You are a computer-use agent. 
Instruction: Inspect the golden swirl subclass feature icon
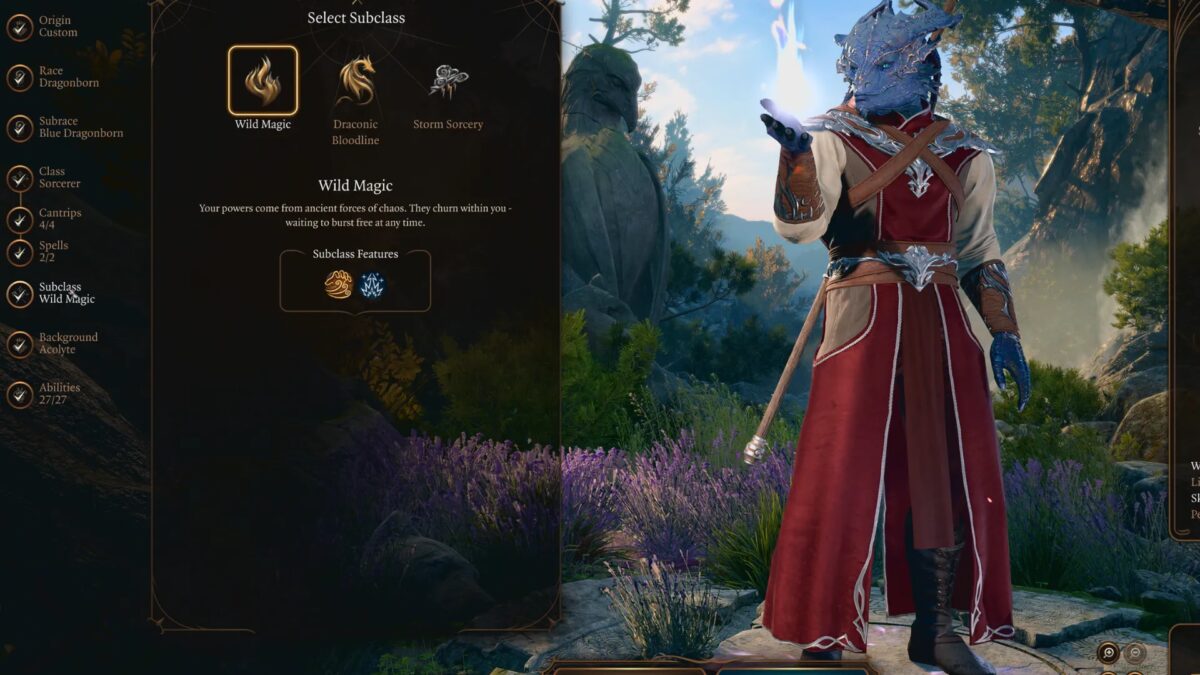[338, 285]
